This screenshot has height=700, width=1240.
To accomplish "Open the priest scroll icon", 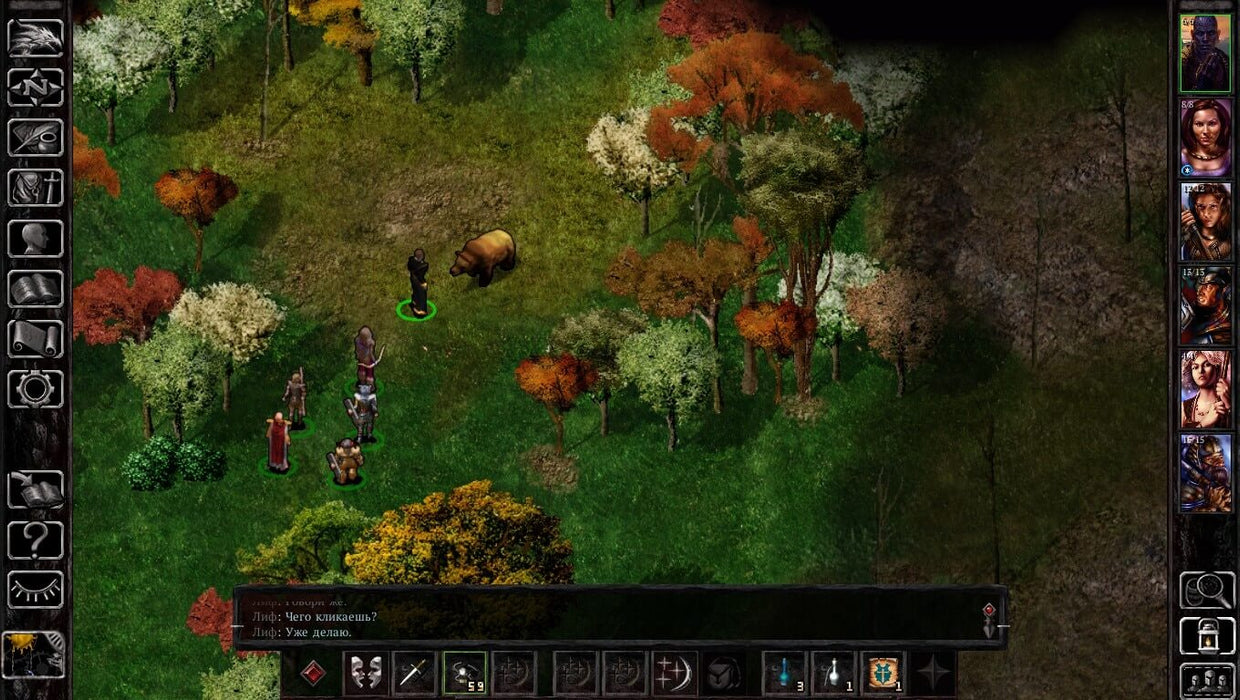I will pyautogui.click(x=35, y=339).
